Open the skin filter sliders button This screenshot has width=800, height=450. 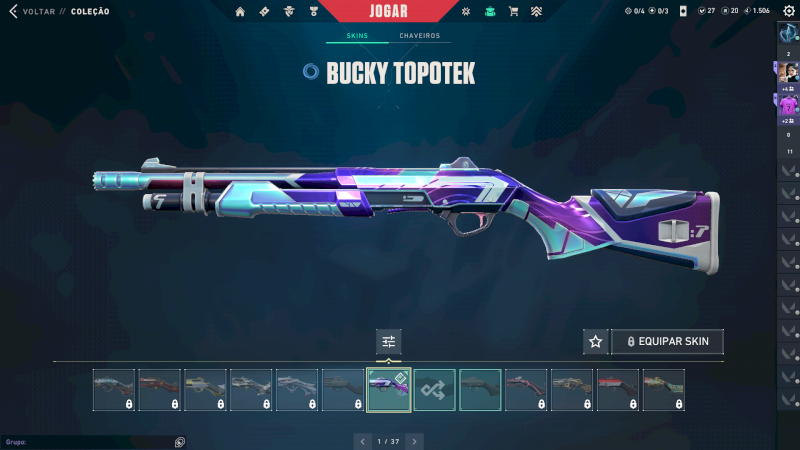[389, 342]
